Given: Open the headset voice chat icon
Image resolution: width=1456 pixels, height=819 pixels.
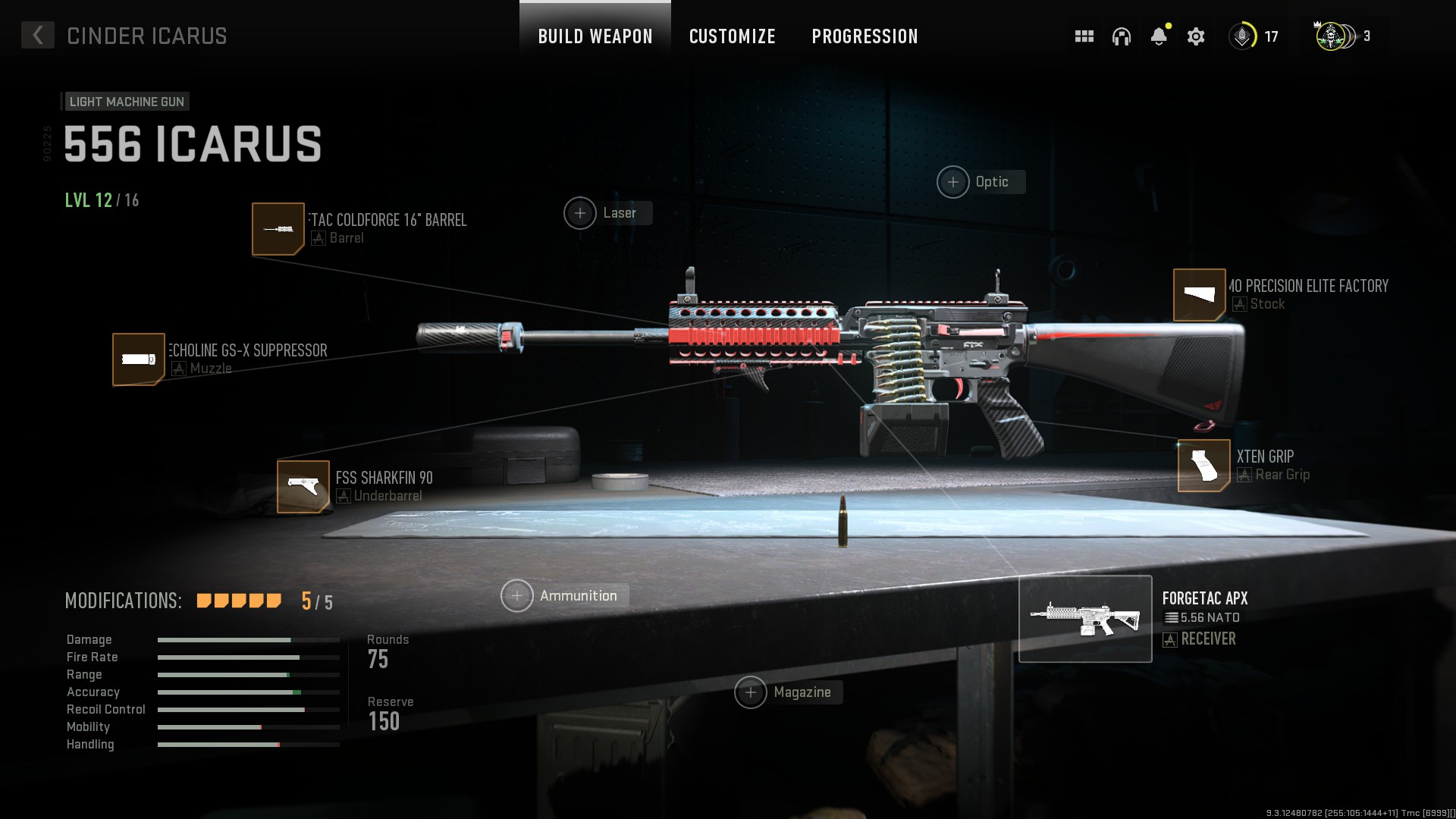Looking at the screenshot, I should tap(1121, 36).
